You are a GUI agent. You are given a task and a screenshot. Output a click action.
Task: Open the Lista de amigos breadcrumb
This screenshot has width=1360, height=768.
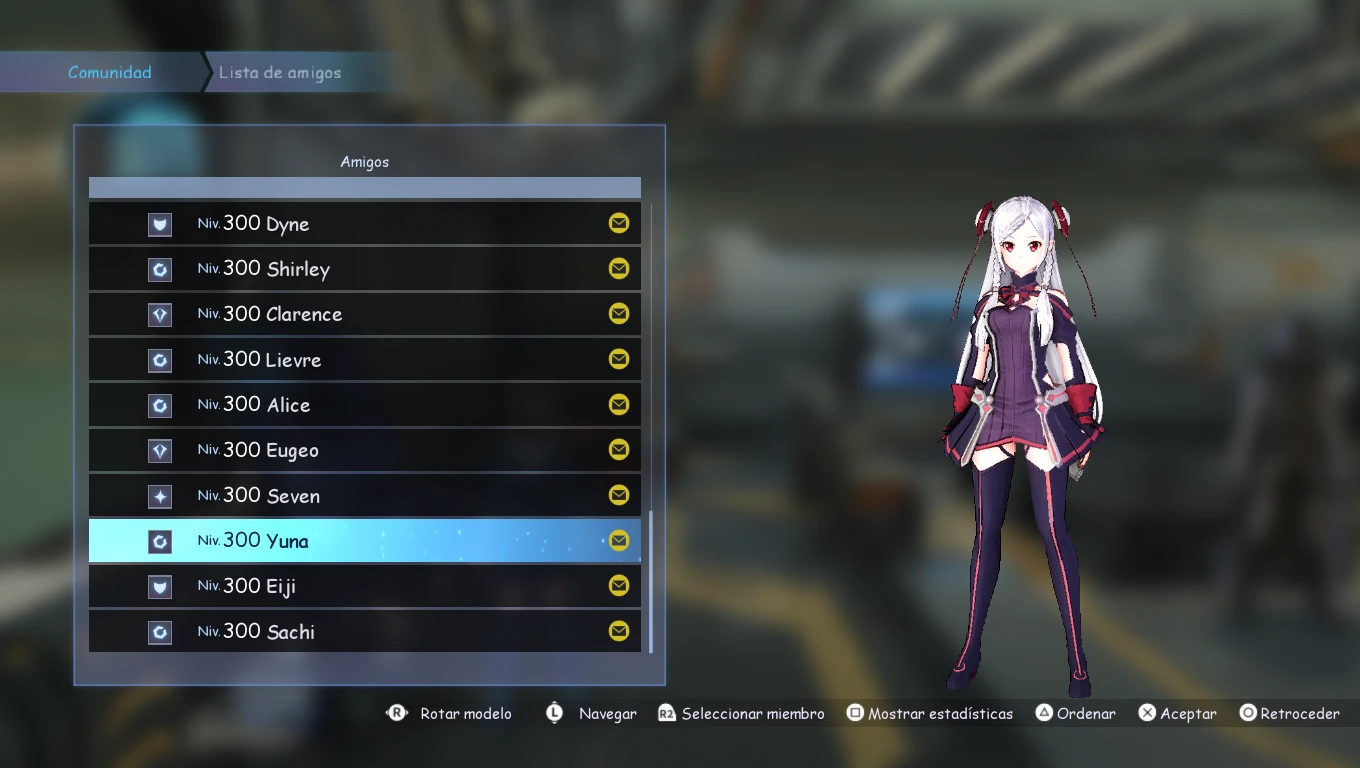(280, 73)
